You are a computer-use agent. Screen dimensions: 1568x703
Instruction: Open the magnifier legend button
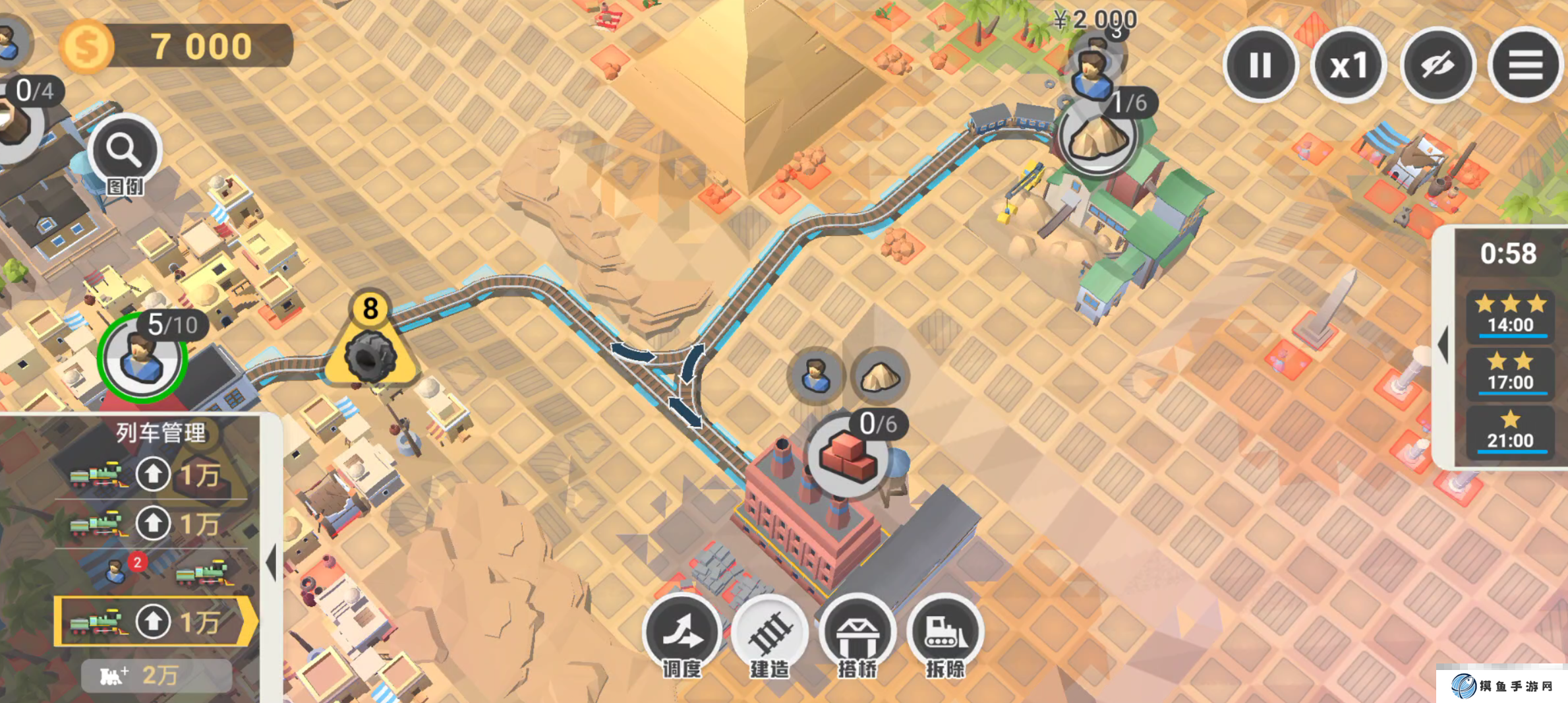click(x=125, y=152)
